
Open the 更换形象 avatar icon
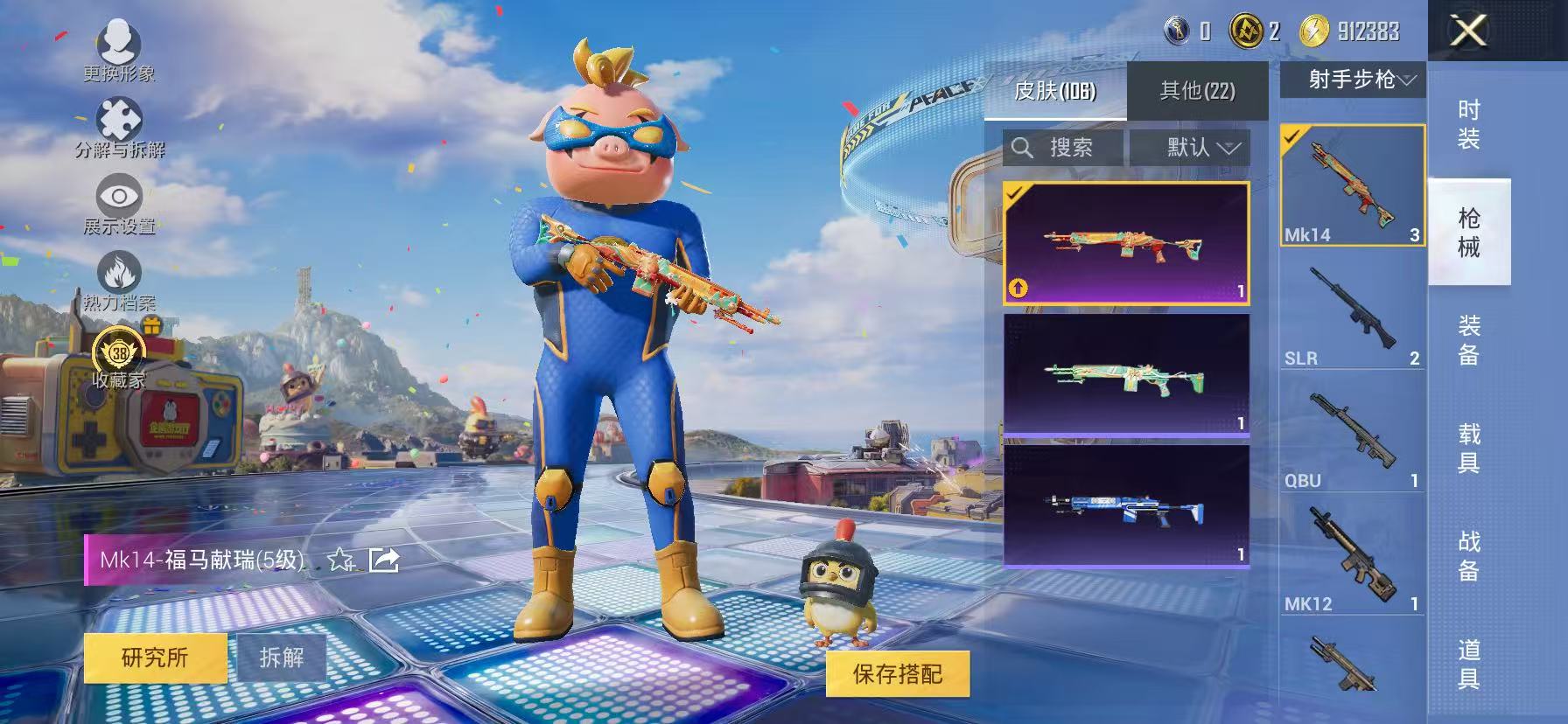[121, 42]
